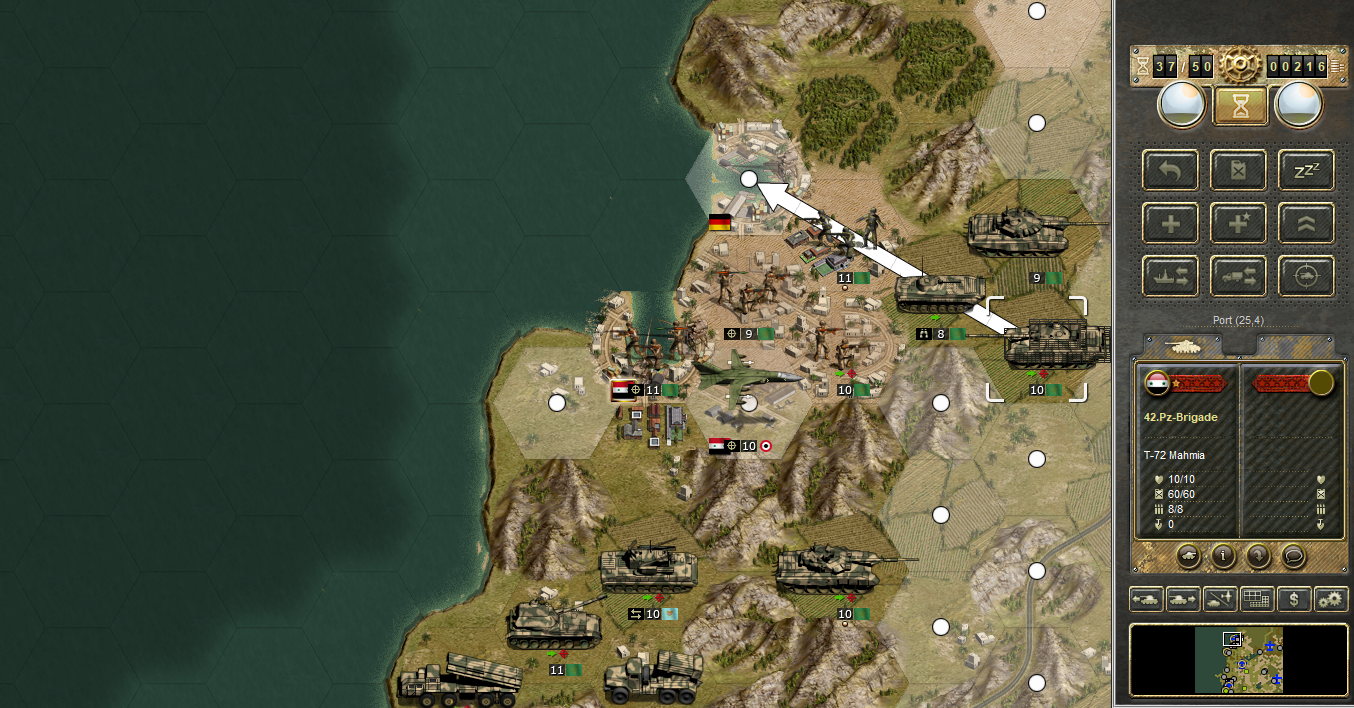End the turn with the hourglass button
The height and width of the screenshot is (708, 1354).
(1240, 105)
